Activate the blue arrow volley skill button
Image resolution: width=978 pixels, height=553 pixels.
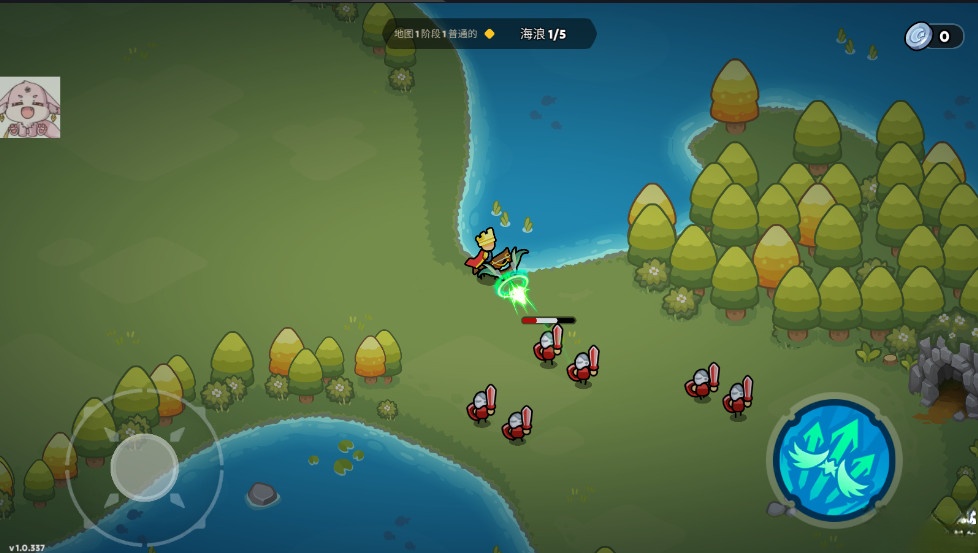834,459
